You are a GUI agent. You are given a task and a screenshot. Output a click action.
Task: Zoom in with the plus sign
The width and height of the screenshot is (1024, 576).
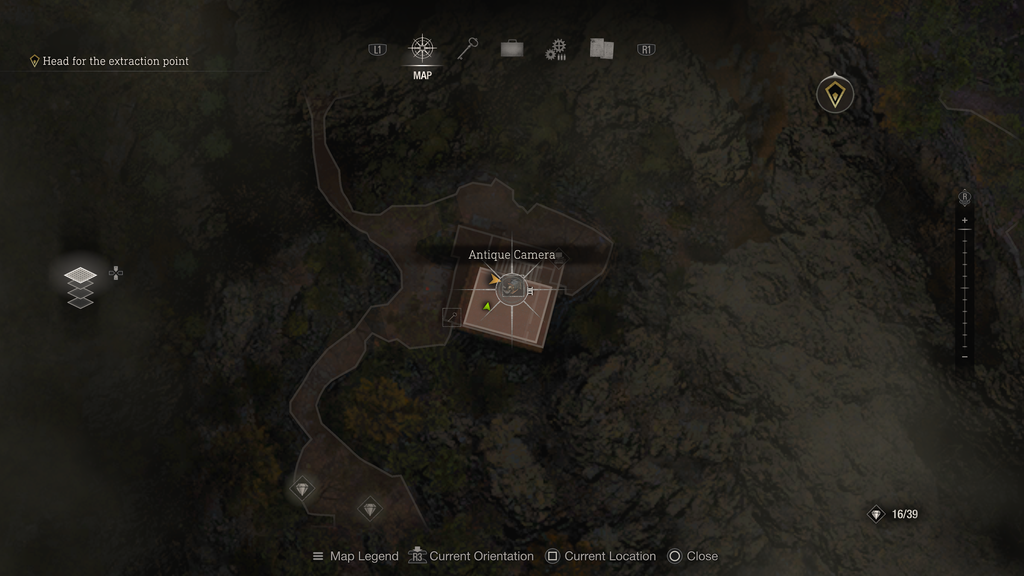(x=964, y=220)
